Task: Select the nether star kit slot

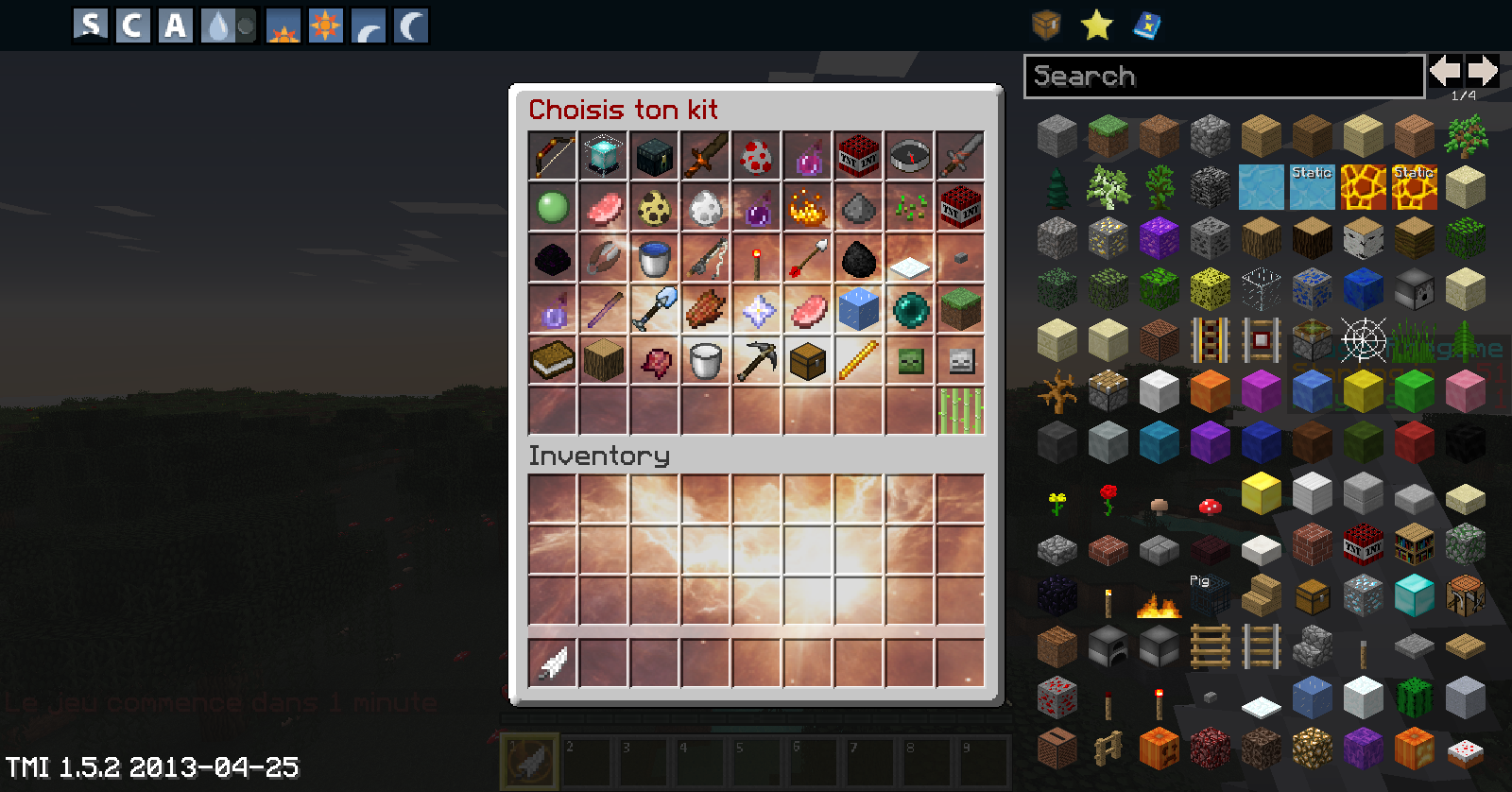Action: click(757, 309)
